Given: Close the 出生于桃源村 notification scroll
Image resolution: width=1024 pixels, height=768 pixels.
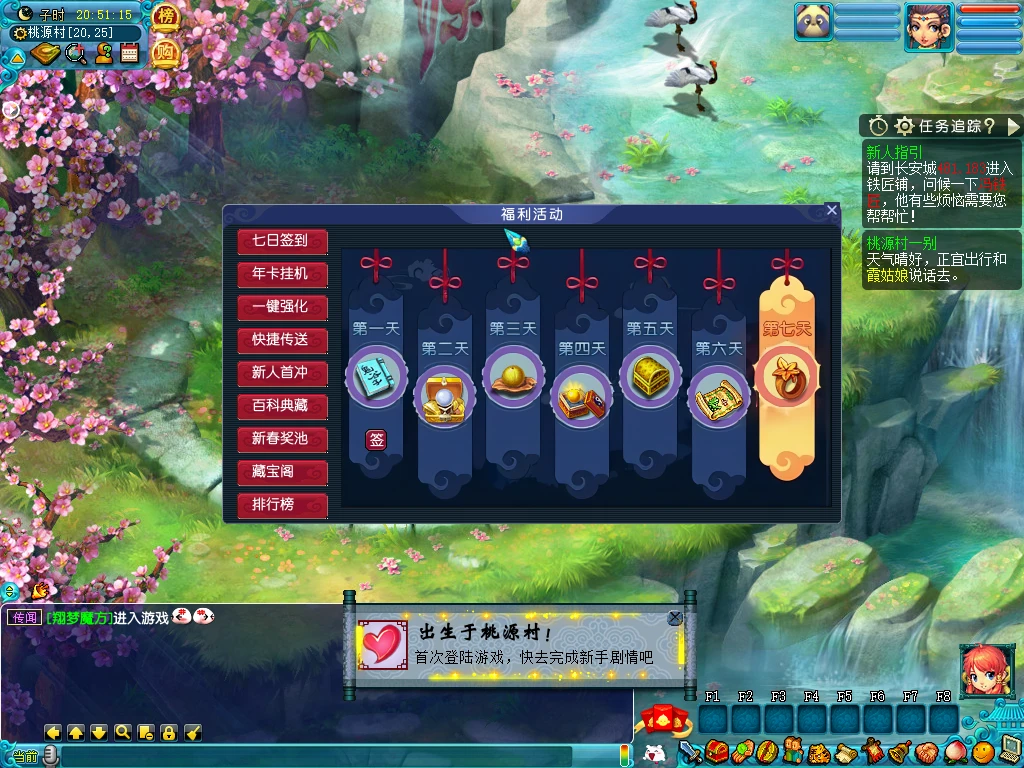Looking at the screenshot, I should point(675,618).
